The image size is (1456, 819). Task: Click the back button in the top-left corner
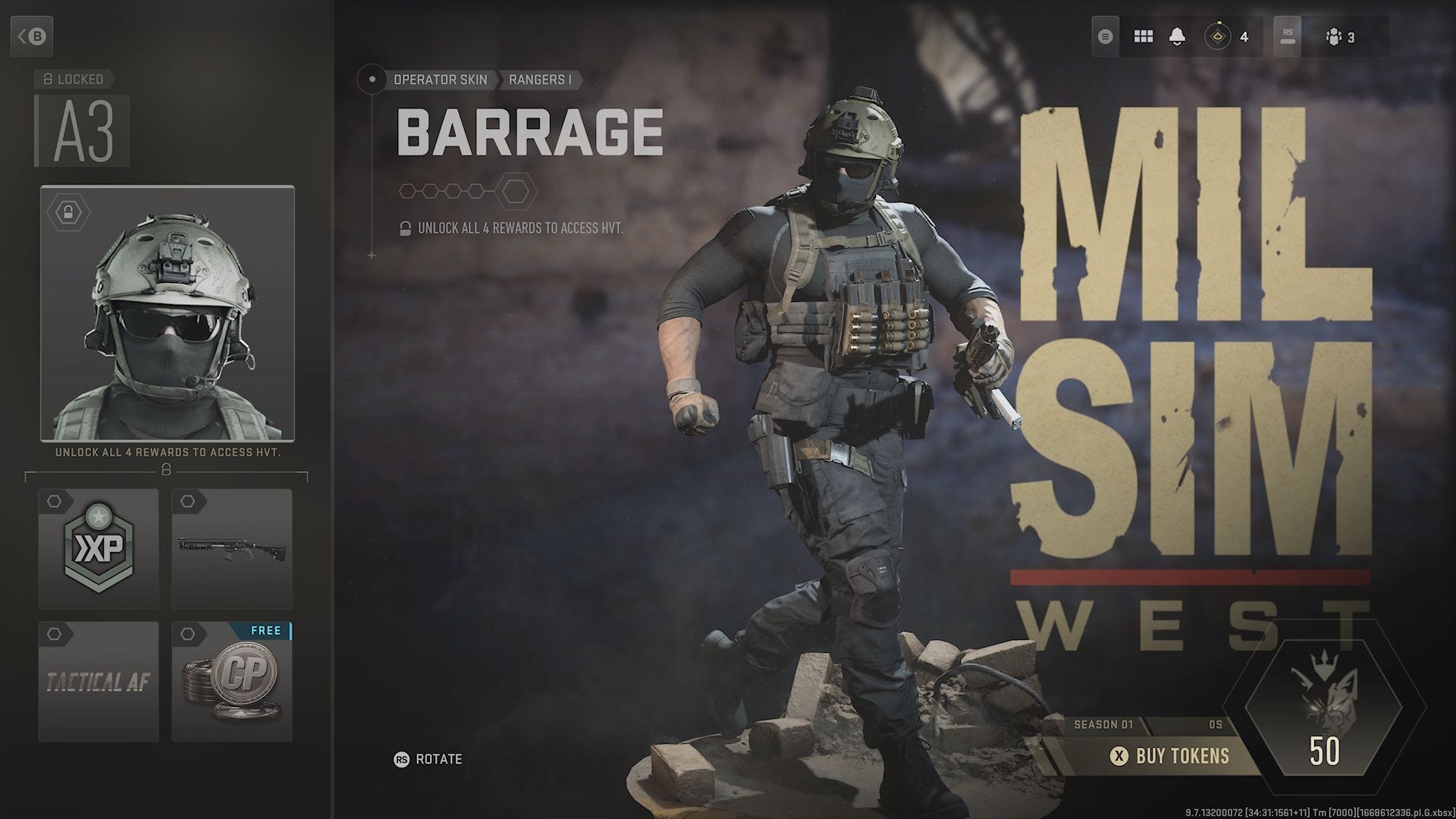[33, 36]
